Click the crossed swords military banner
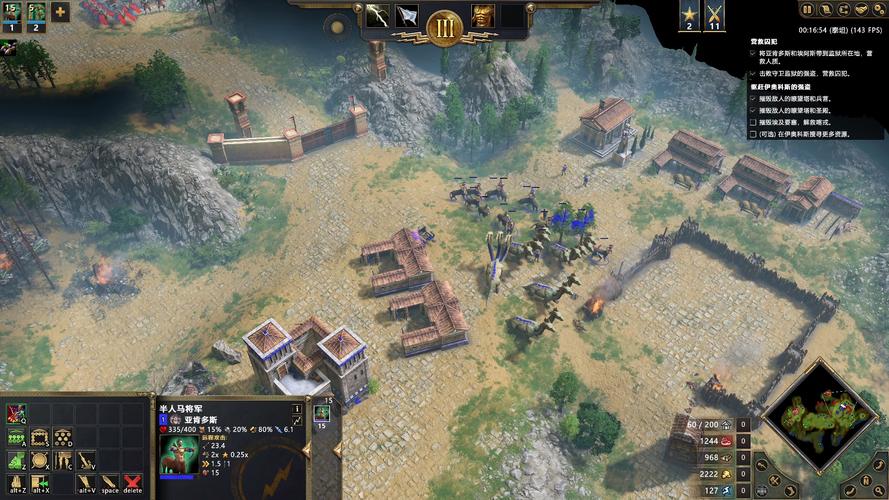 coord(714,16)
